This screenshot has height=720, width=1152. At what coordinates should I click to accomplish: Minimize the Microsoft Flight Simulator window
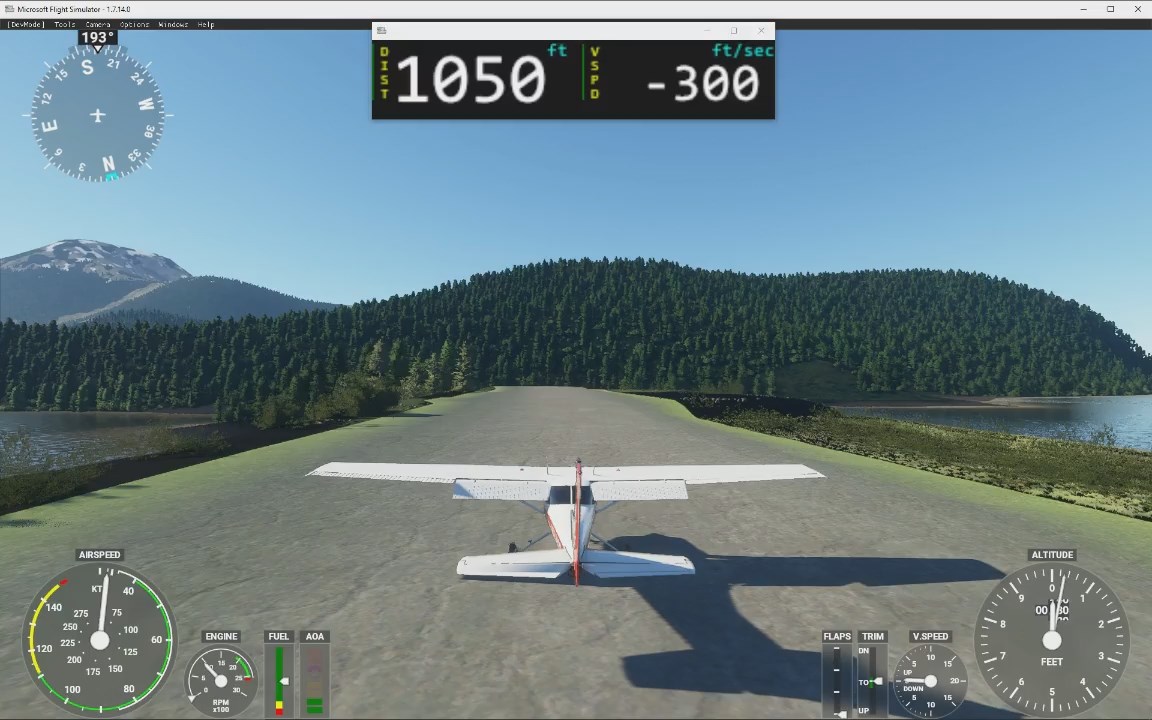[x=1083, y=9]
